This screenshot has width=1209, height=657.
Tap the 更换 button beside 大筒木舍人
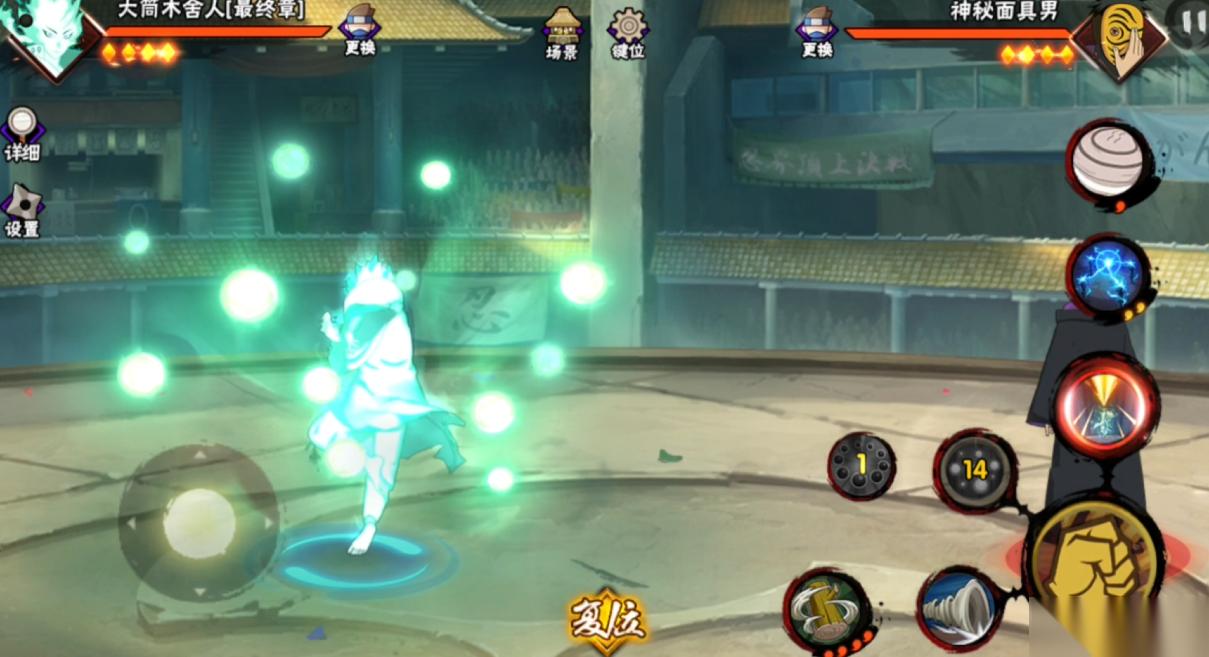point(359,30)
